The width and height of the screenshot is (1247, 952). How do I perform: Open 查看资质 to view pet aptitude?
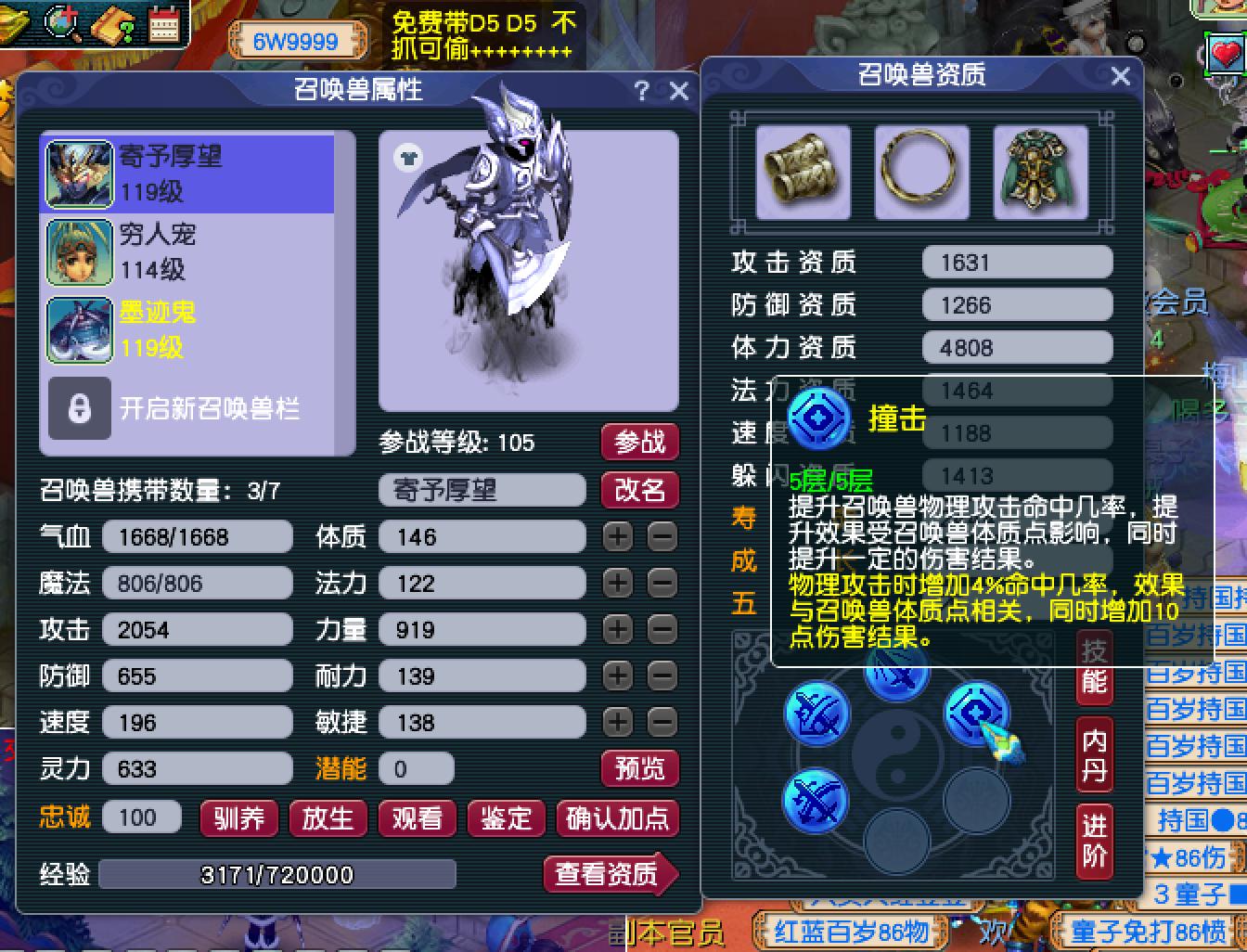pos(610,873)
